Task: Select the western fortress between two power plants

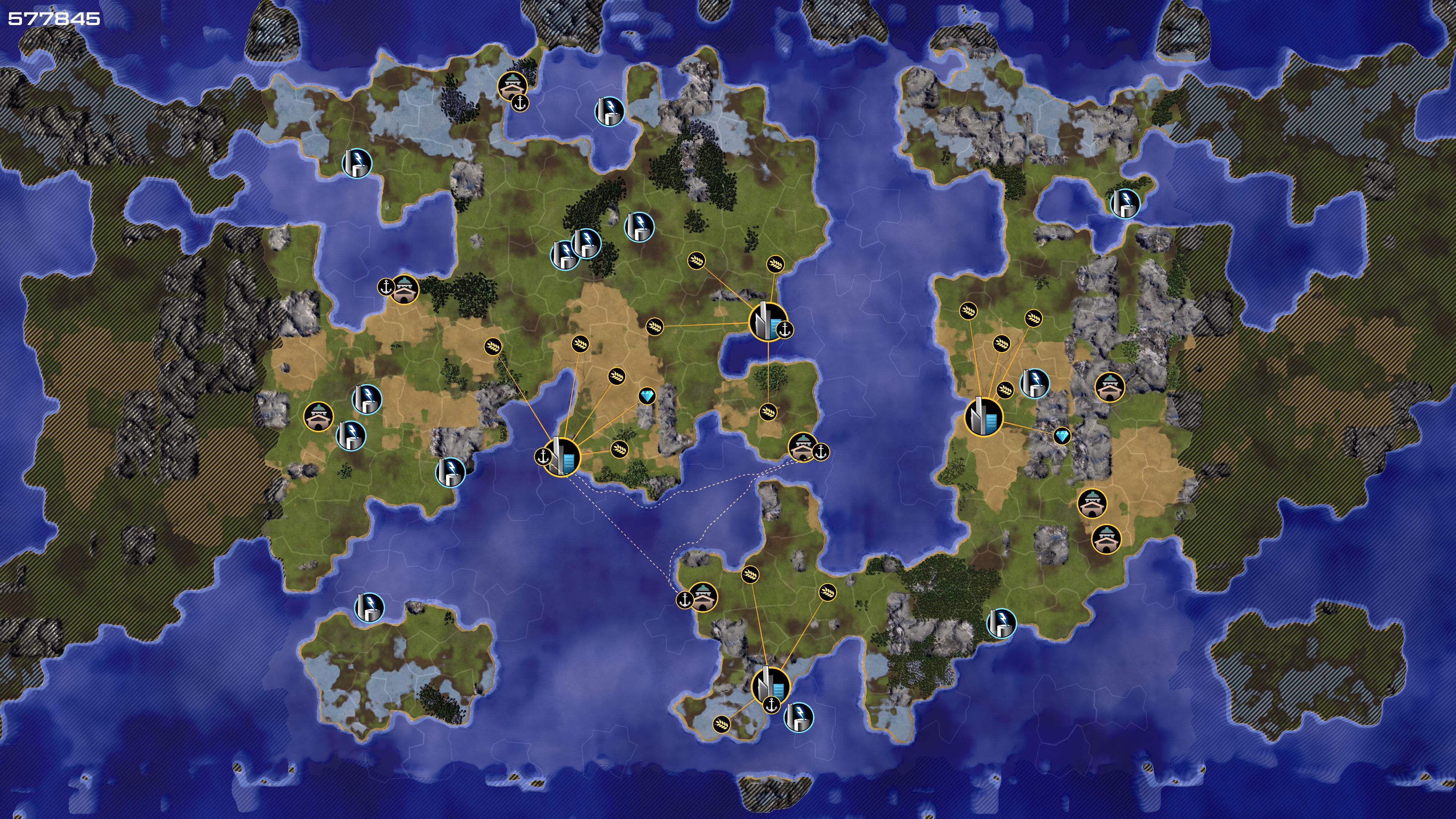Action: click(318, 417)
